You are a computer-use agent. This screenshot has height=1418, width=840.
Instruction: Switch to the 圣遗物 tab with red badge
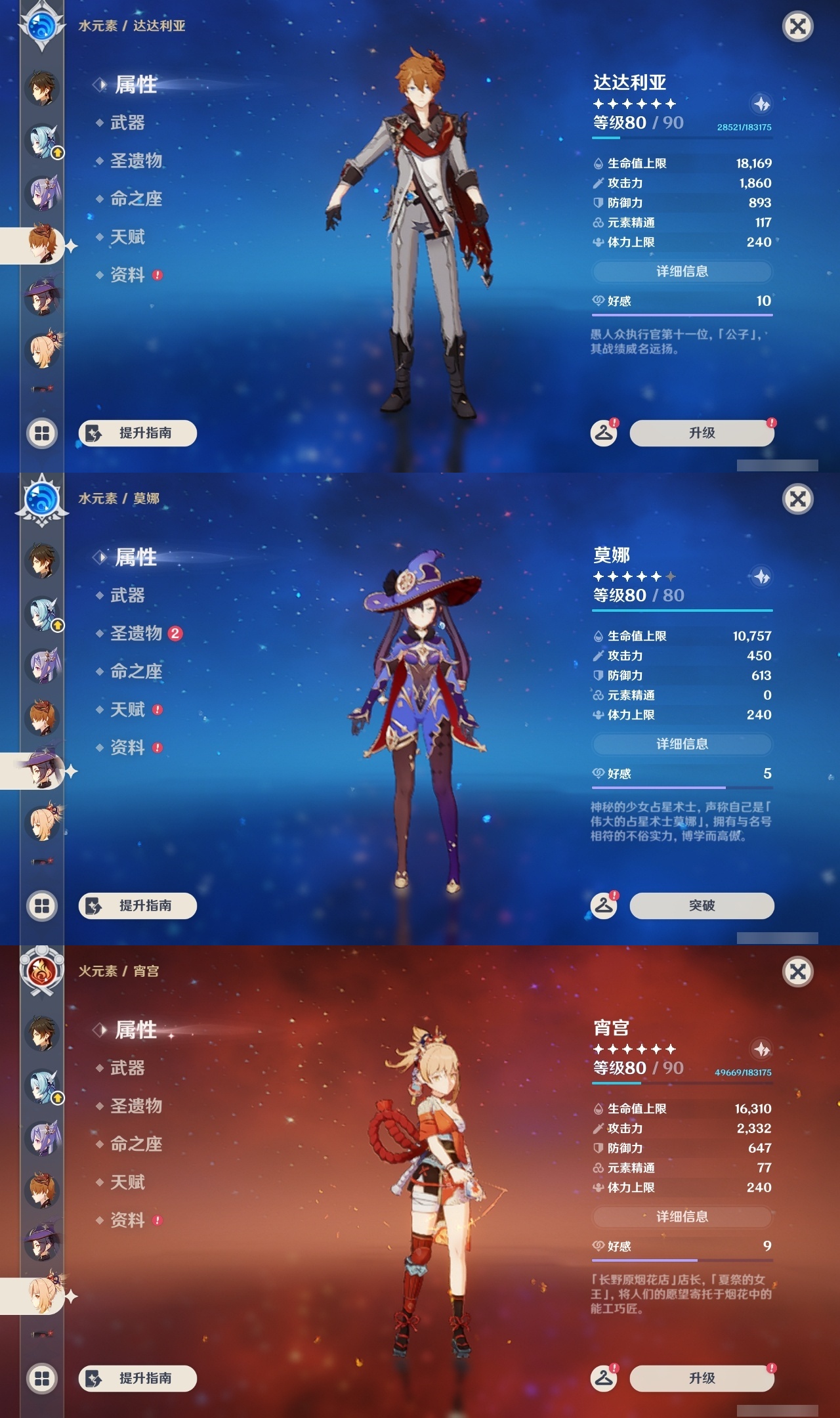[x=128, y=632]
